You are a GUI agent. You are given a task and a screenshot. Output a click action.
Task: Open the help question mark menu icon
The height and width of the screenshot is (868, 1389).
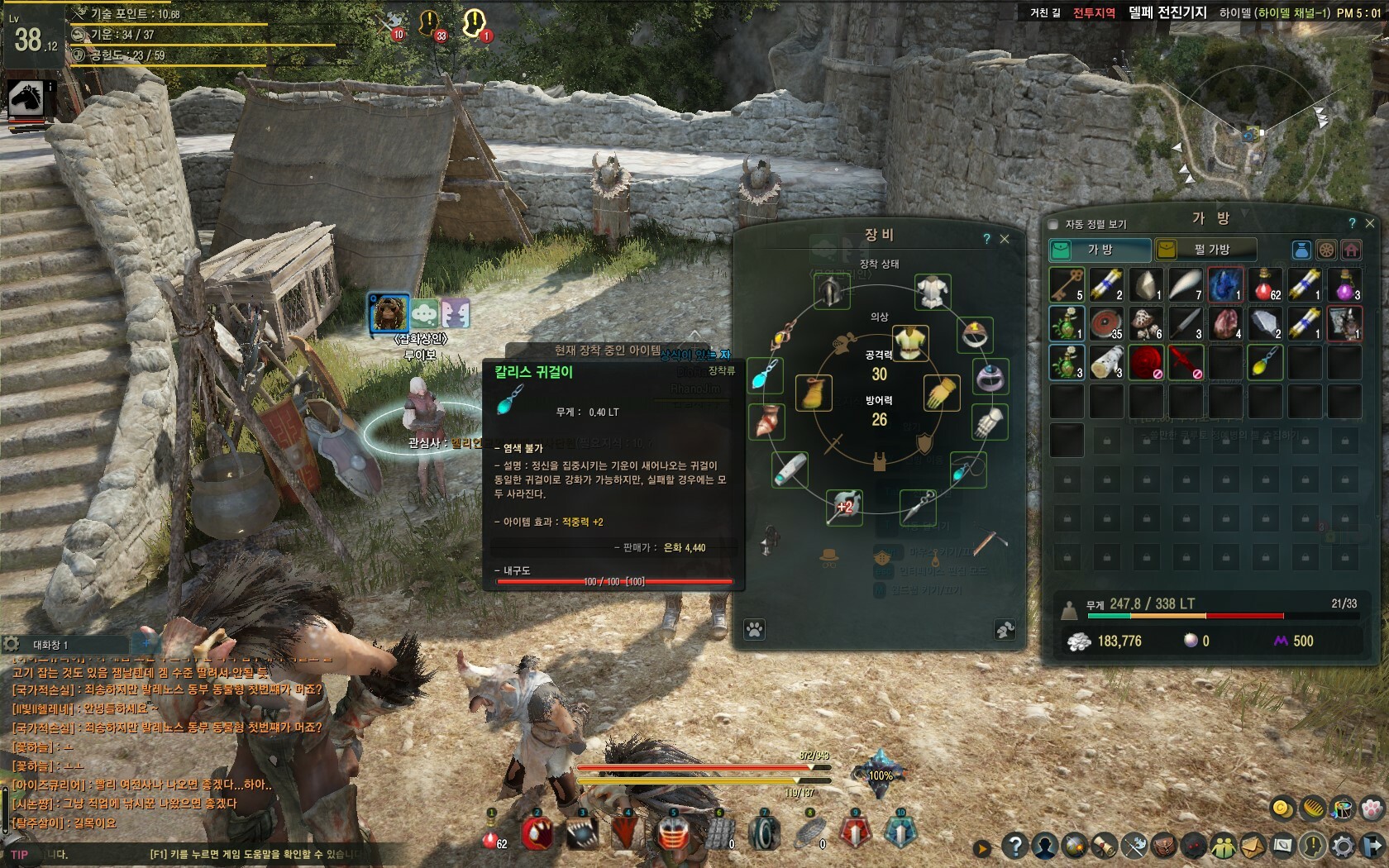click(1014, 846)
